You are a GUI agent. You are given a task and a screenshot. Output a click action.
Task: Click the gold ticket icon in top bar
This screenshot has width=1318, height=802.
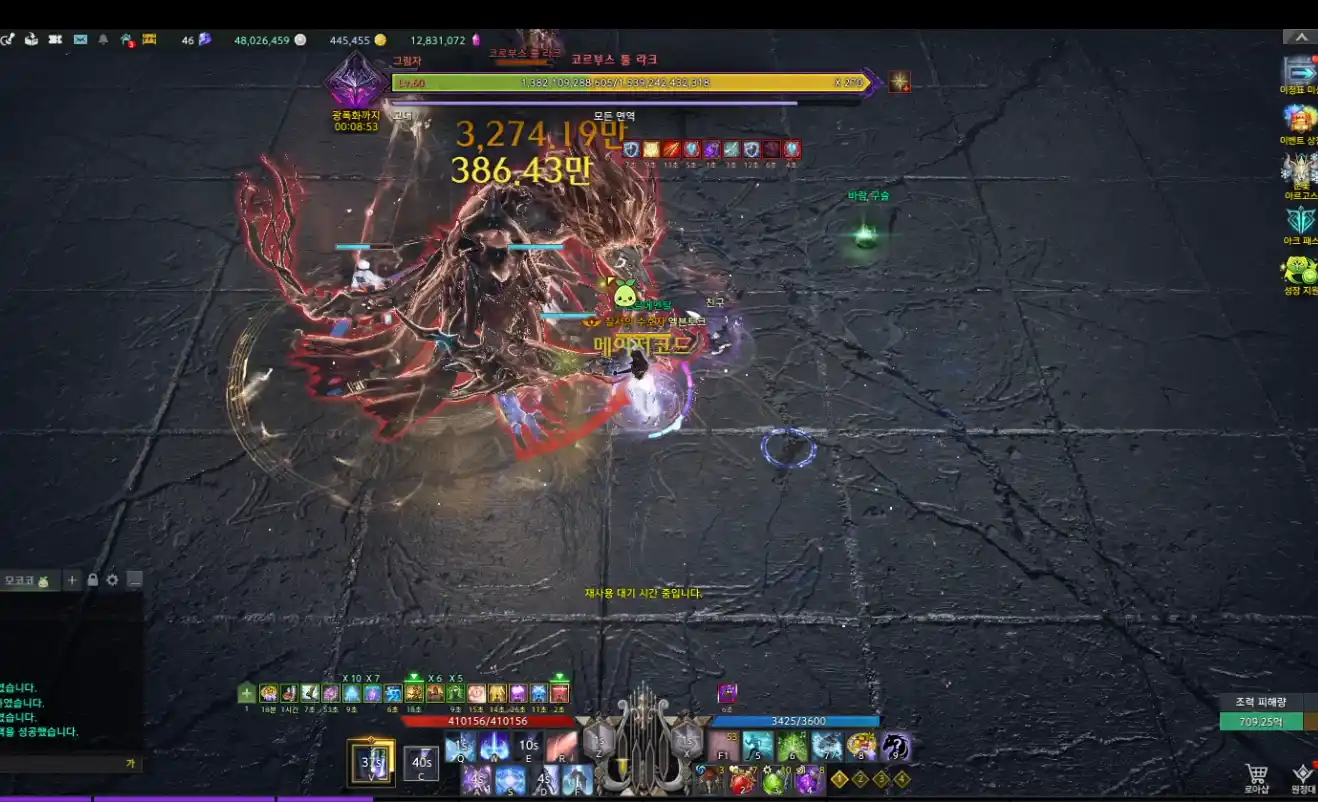(149, 40)
